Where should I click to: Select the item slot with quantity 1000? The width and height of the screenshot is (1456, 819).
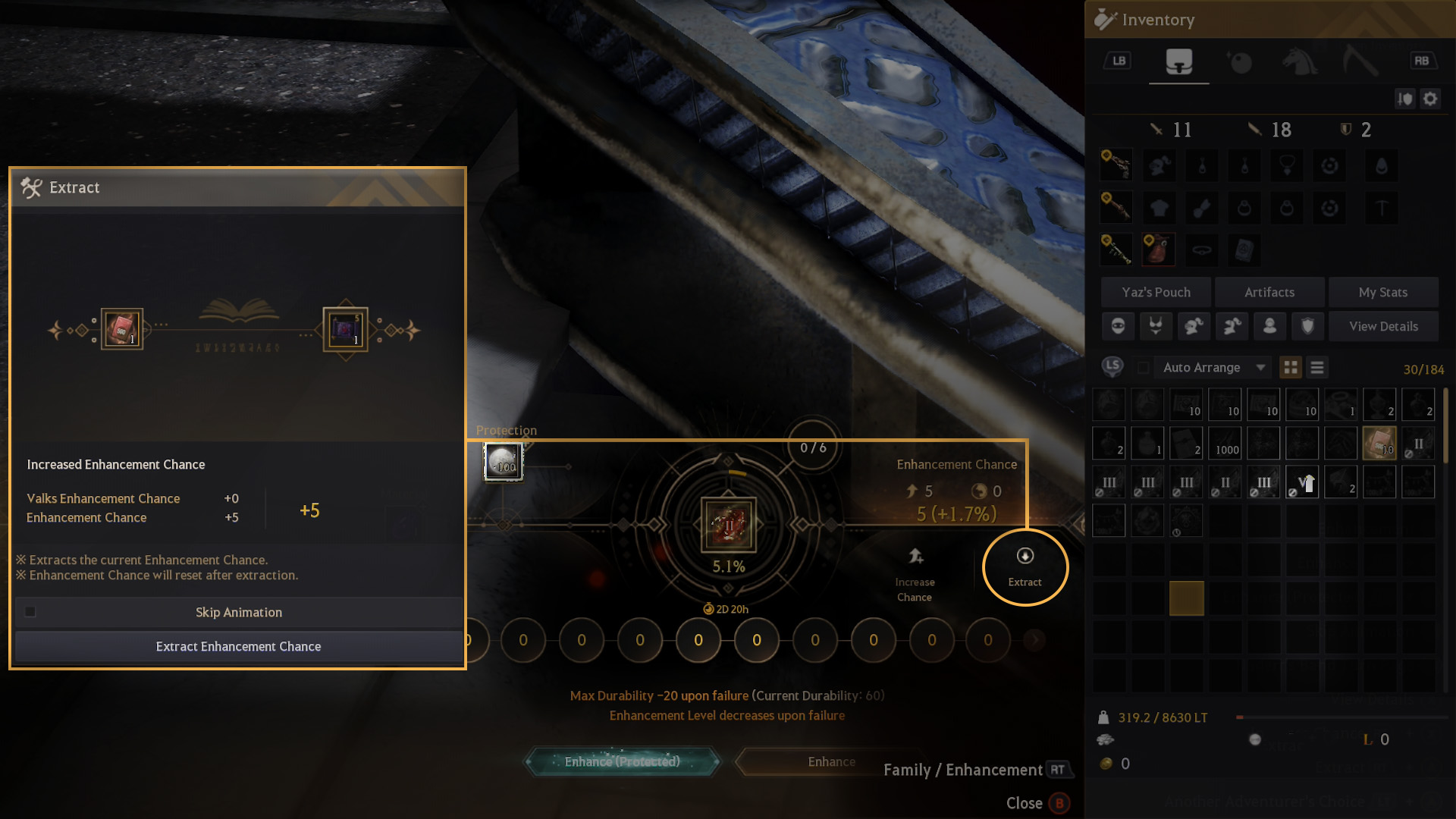1225,444
